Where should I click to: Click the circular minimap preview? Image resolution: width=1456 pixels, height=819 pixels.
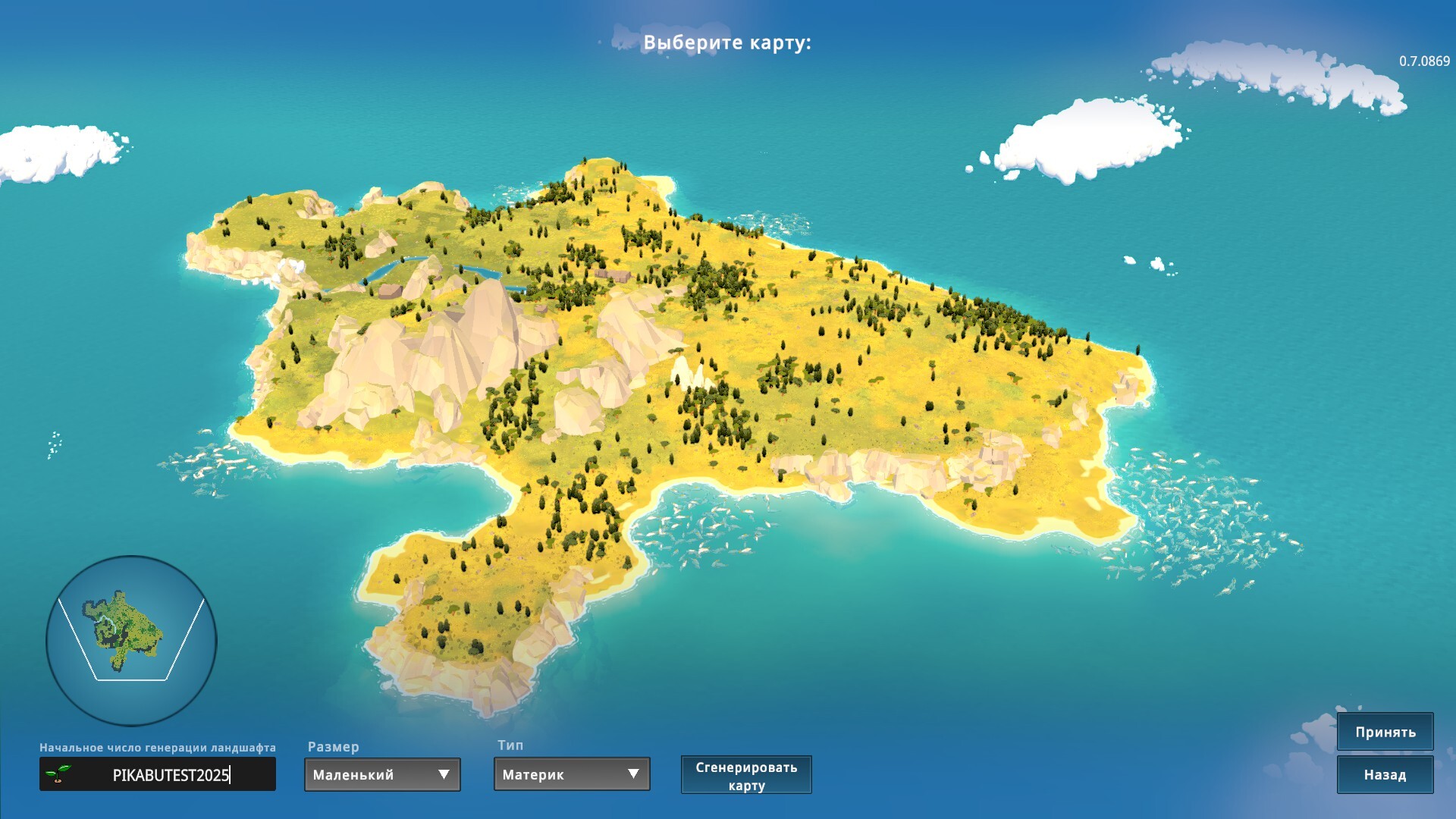point(131,641)
